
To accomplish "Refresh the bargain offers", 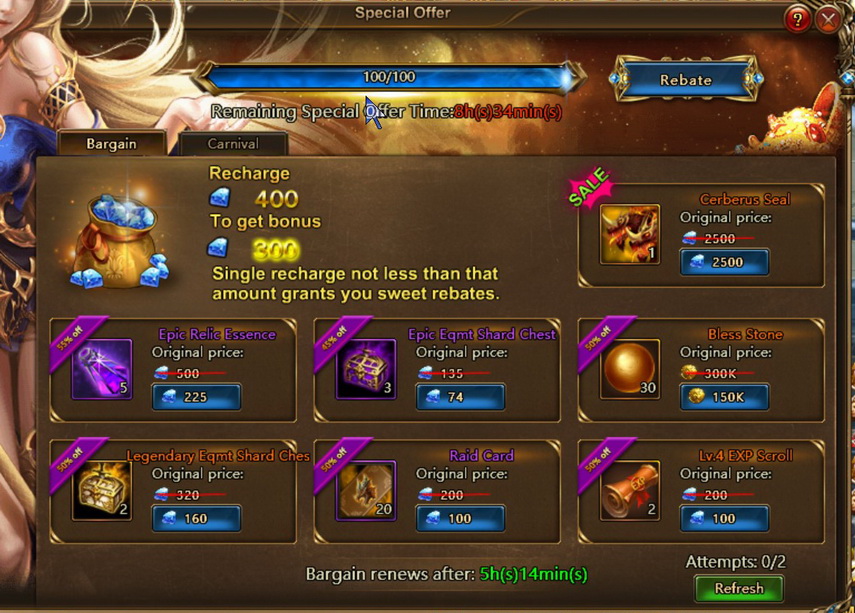I will [x=739, y=588].
